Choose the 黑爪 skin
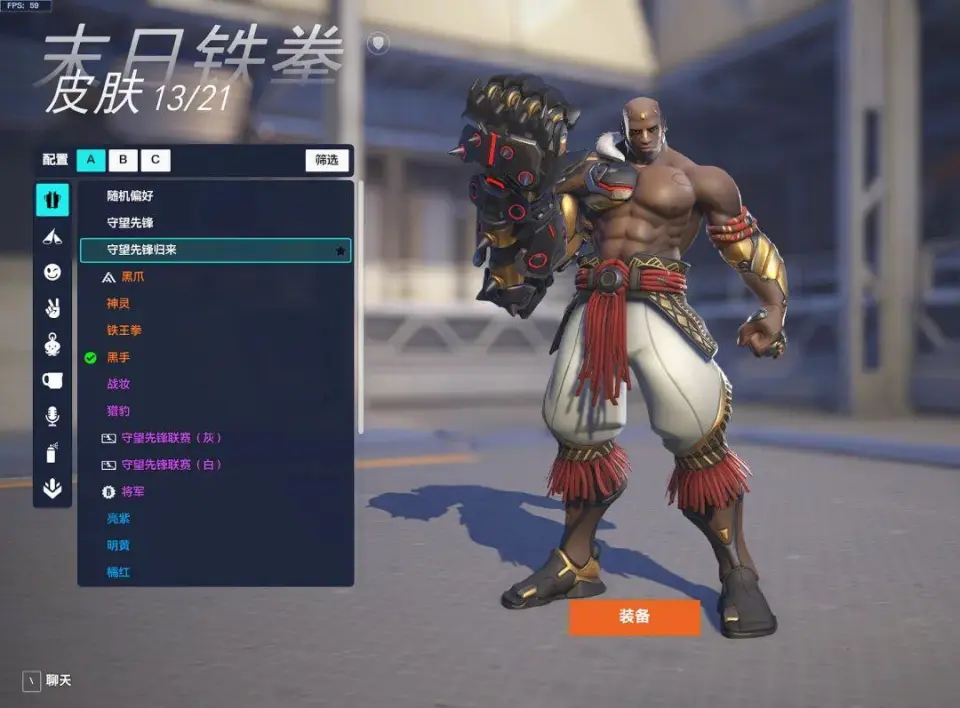This screenshot has height=708, width=960. pyautogui.click(x=133, y=277)
